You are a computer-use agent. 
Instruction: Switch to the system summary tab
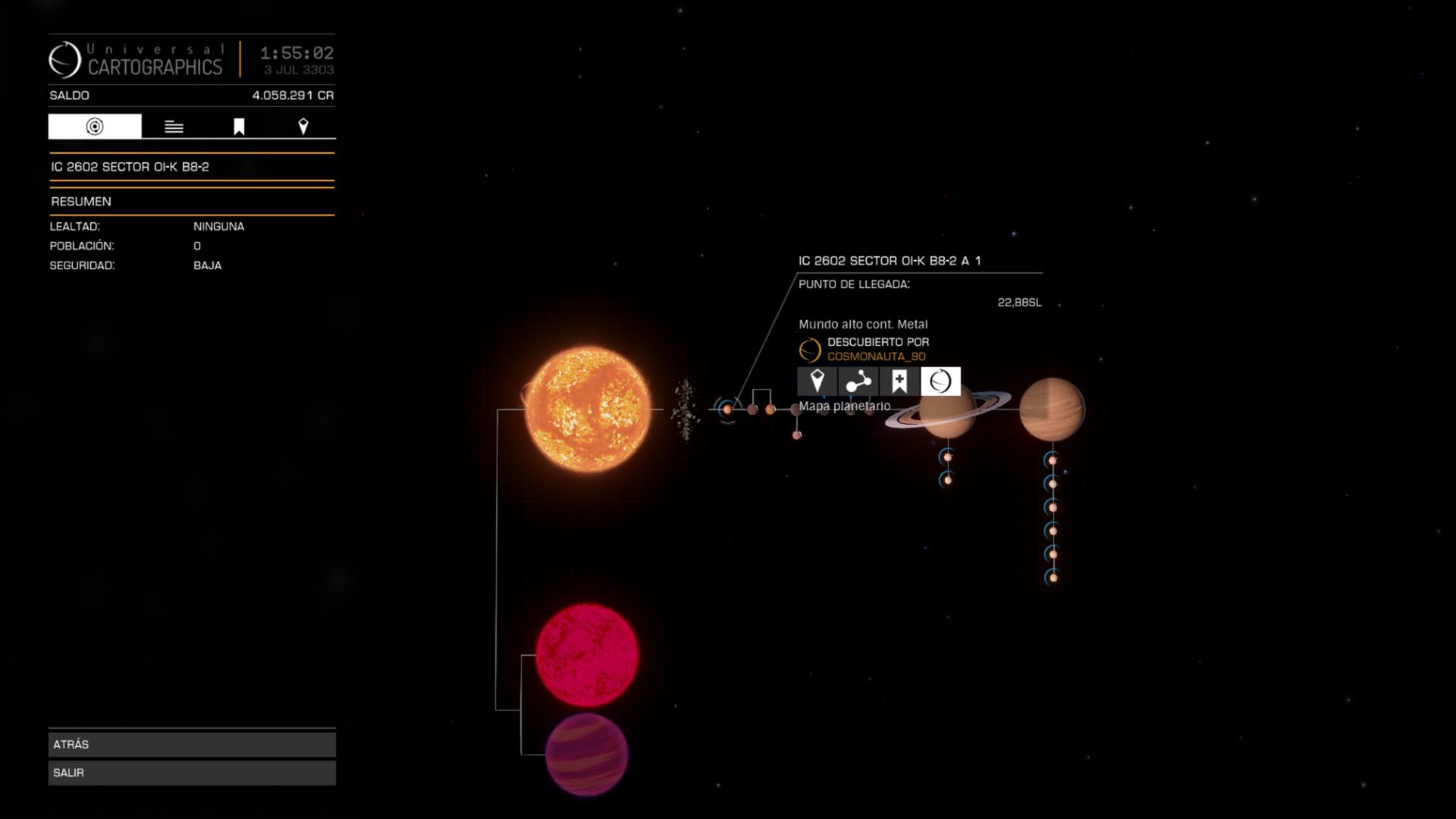95,127
